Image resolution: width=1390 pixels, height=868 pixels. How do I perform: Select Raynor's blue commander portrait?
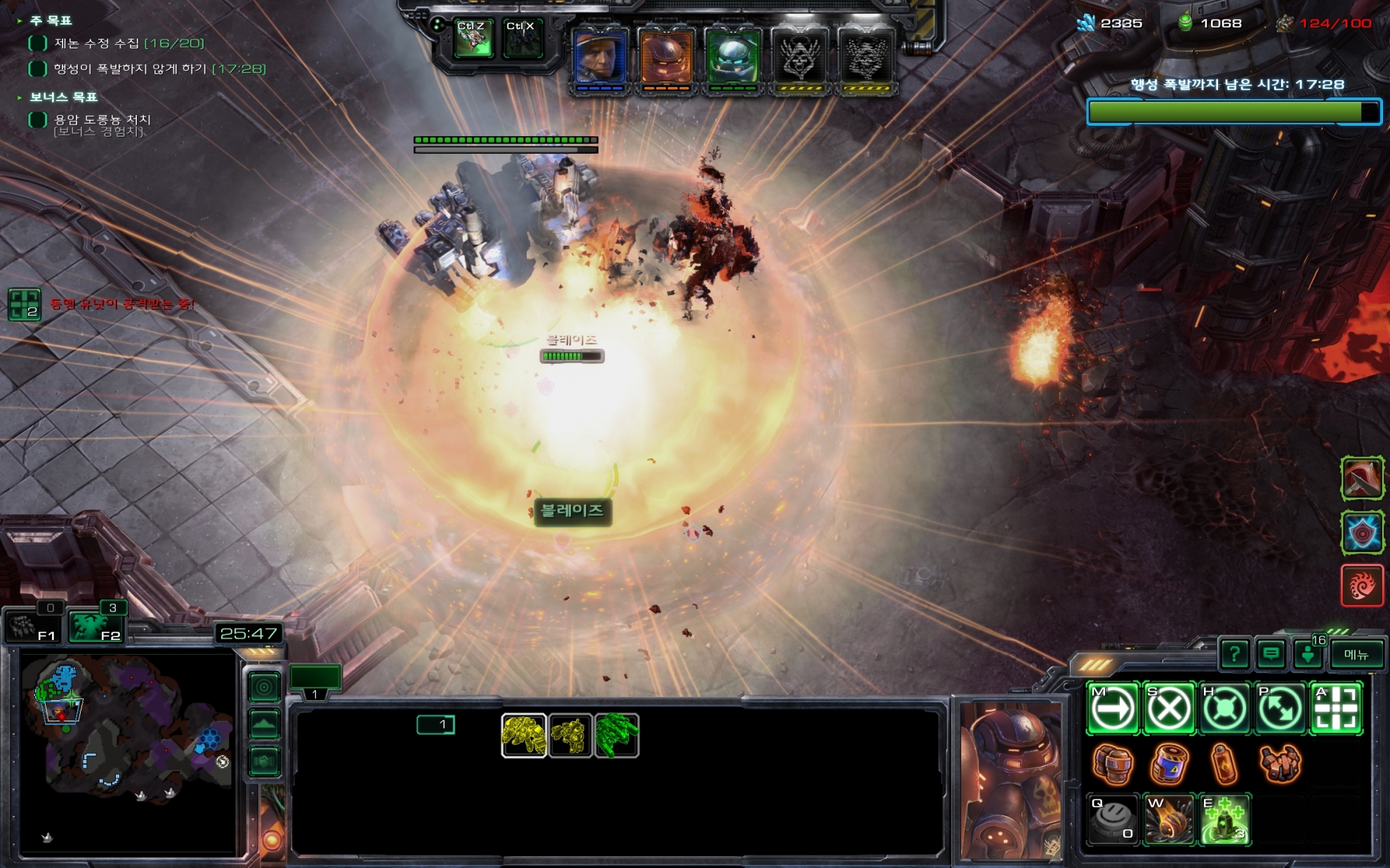click(600, 59)
